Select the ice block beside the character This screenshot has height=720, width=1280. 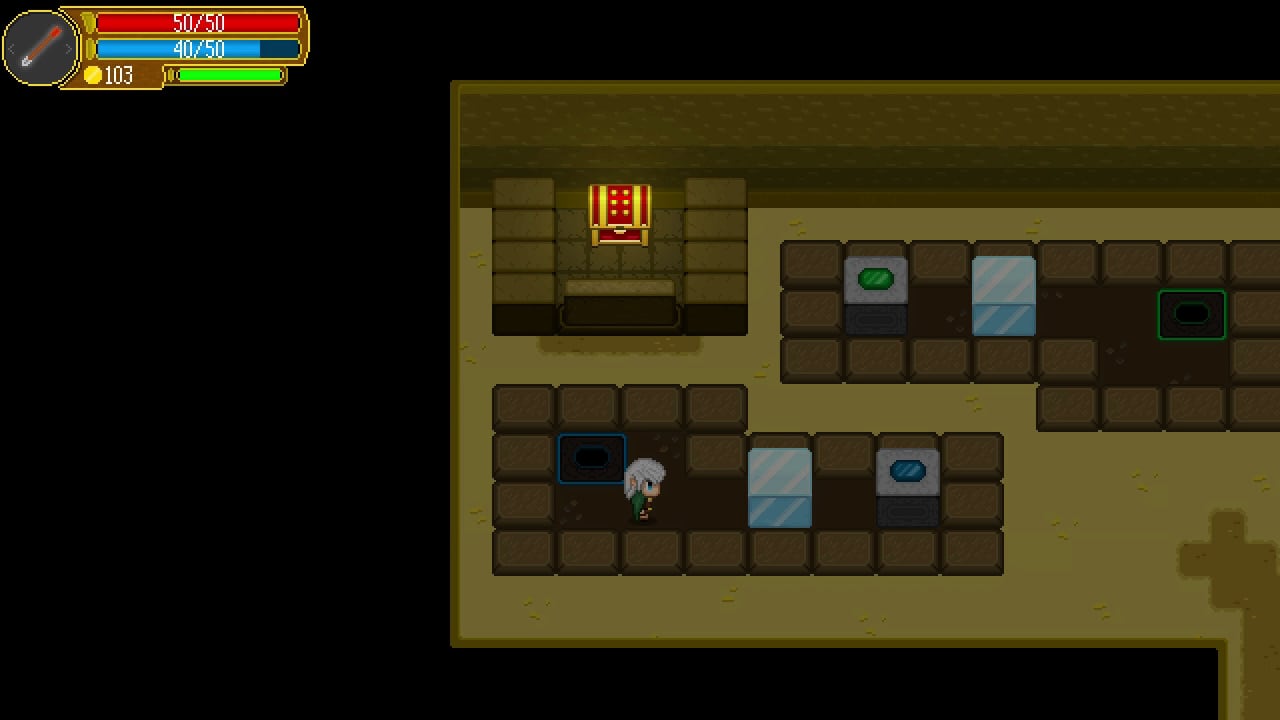point(781,489)
